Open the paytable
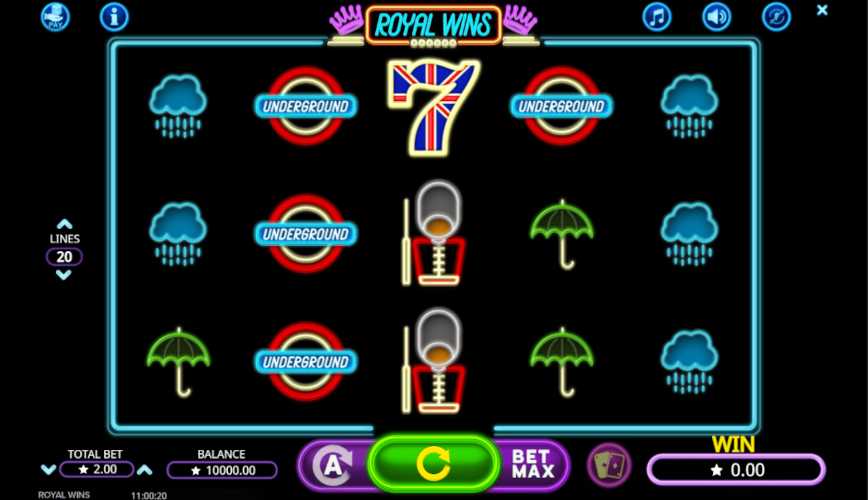868x500 pixels. 55,16
